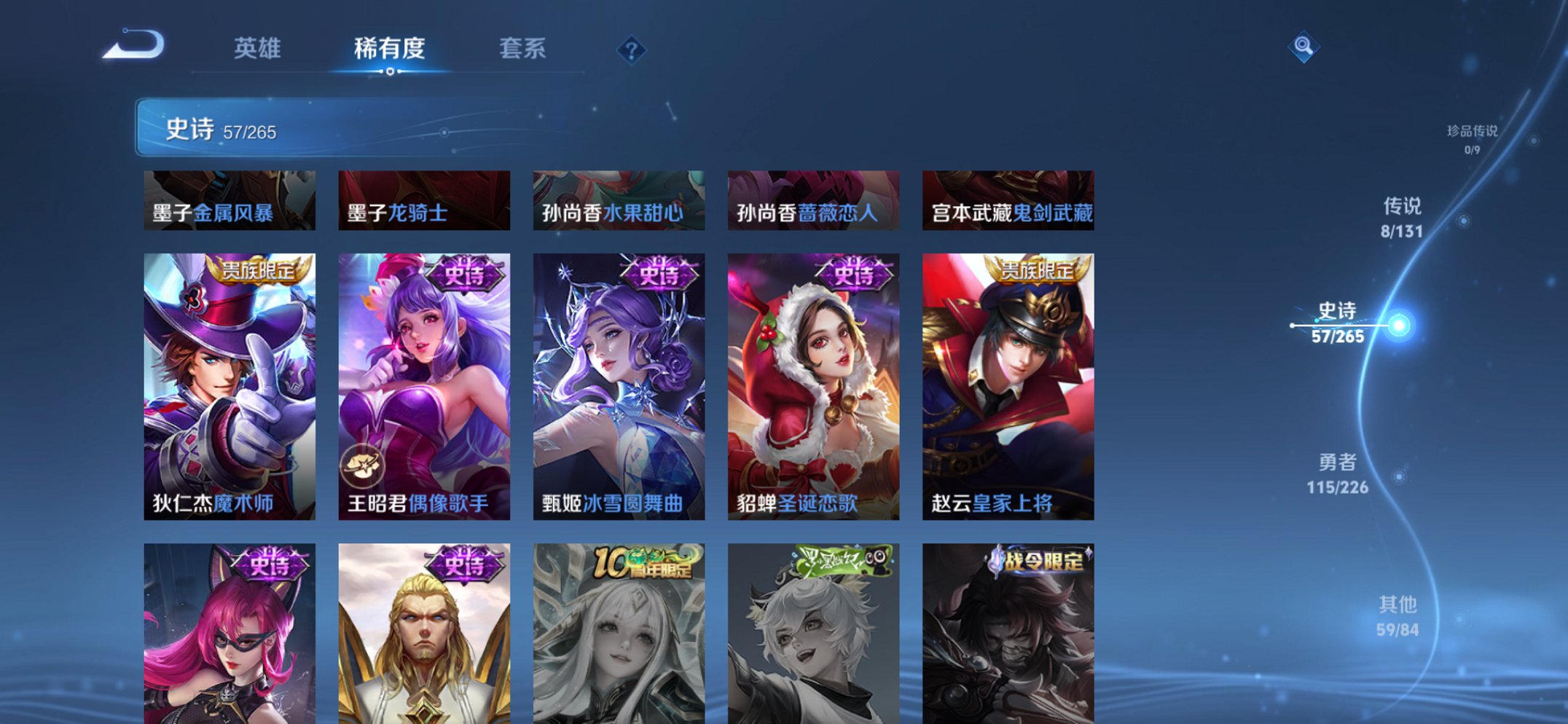The width and height of the screenshot is (1568, 724).
Task: Open the help question mark icon
Action: tap(632, 50)
